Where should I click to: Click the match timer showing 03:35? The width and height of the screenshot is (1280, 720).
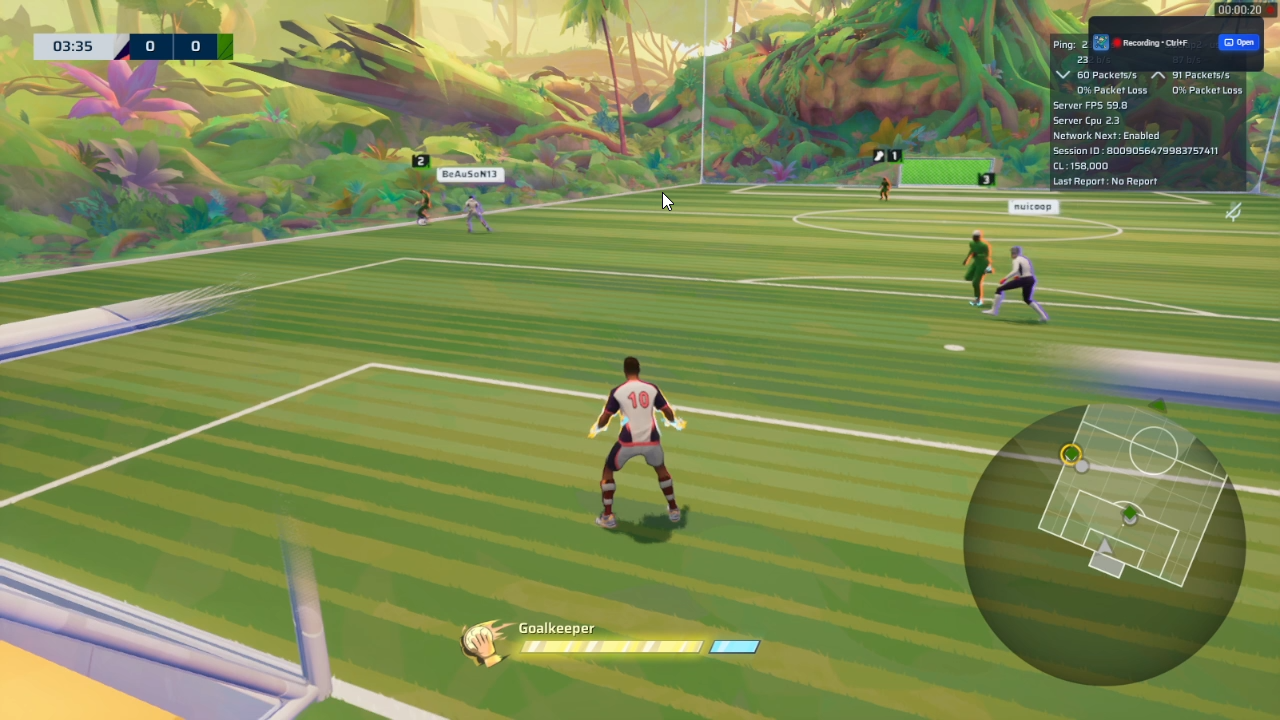(x=71, y=45)
